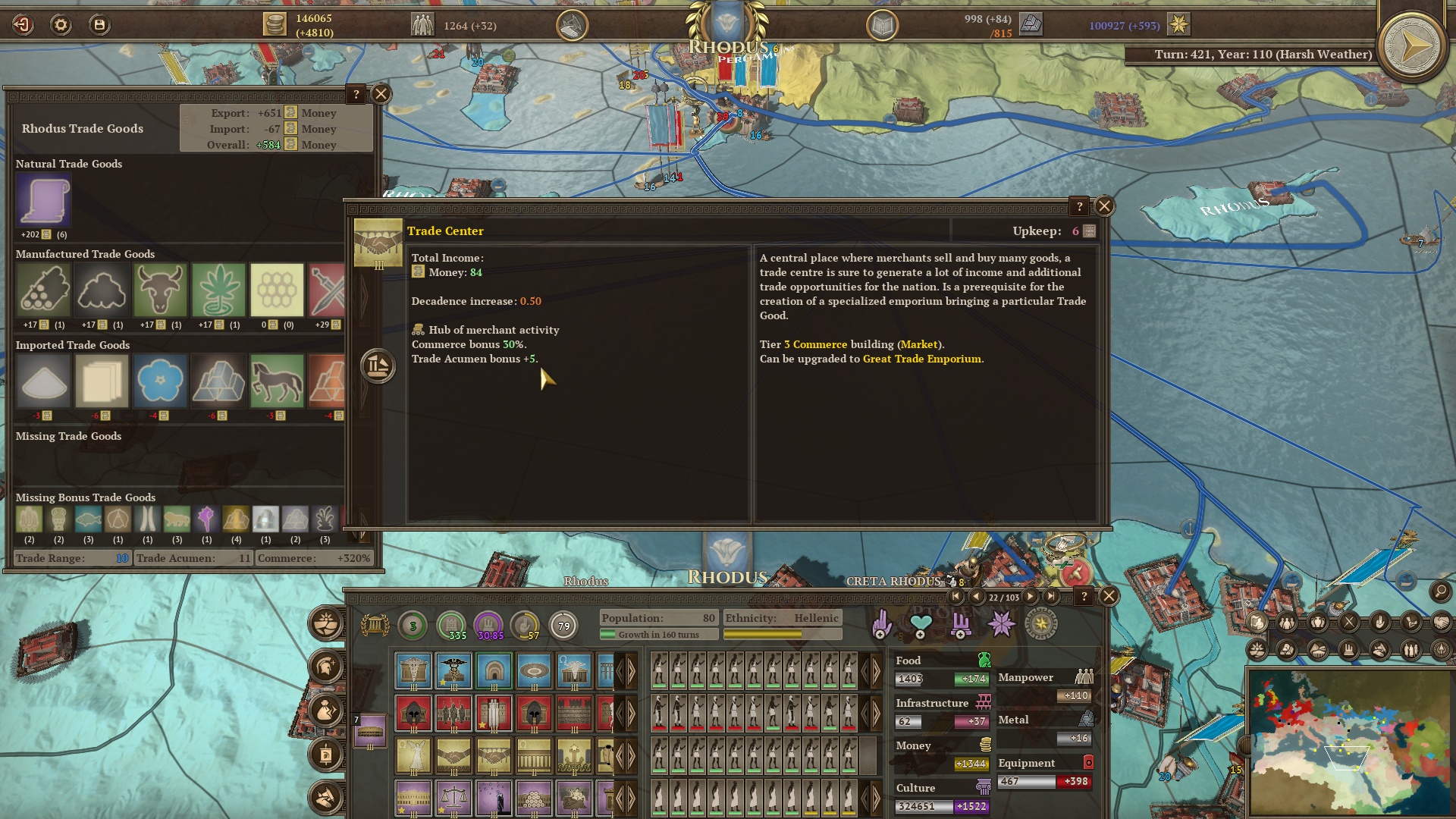Click the save game disk icon
This screenshot has height=819, width=1456.
[x=99, y=25]
